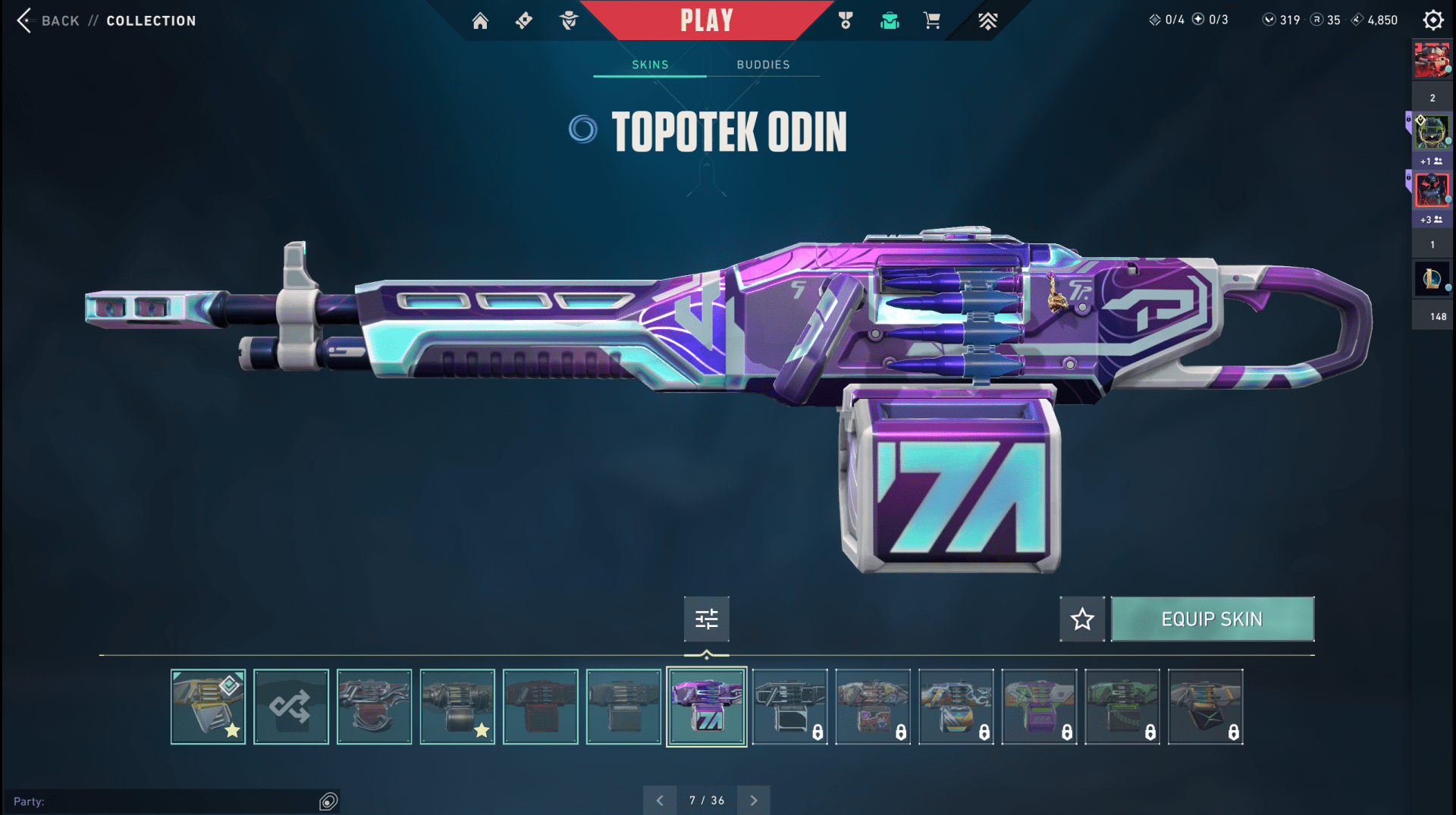Select the first Odin skin with diamond badge
Screen dimensions: 1456x815
(x=208, y=707)
